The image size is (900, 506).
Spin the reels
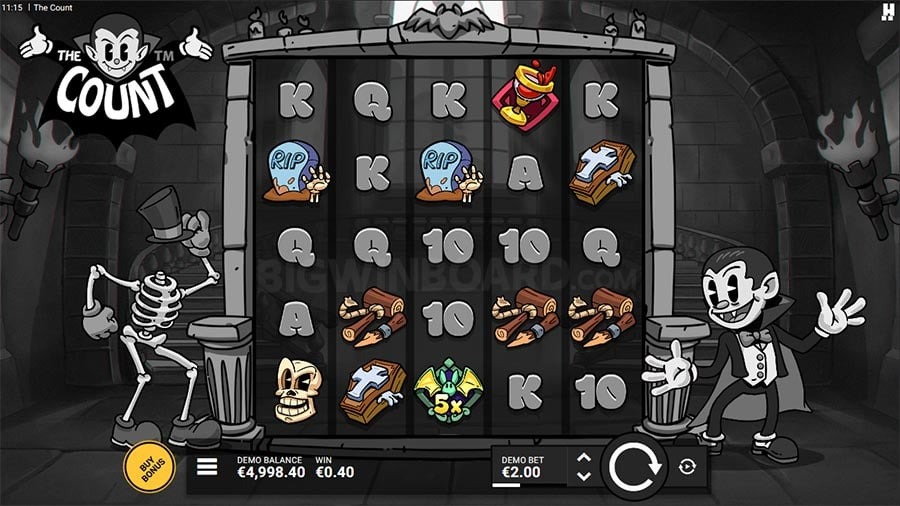(634, 466)
